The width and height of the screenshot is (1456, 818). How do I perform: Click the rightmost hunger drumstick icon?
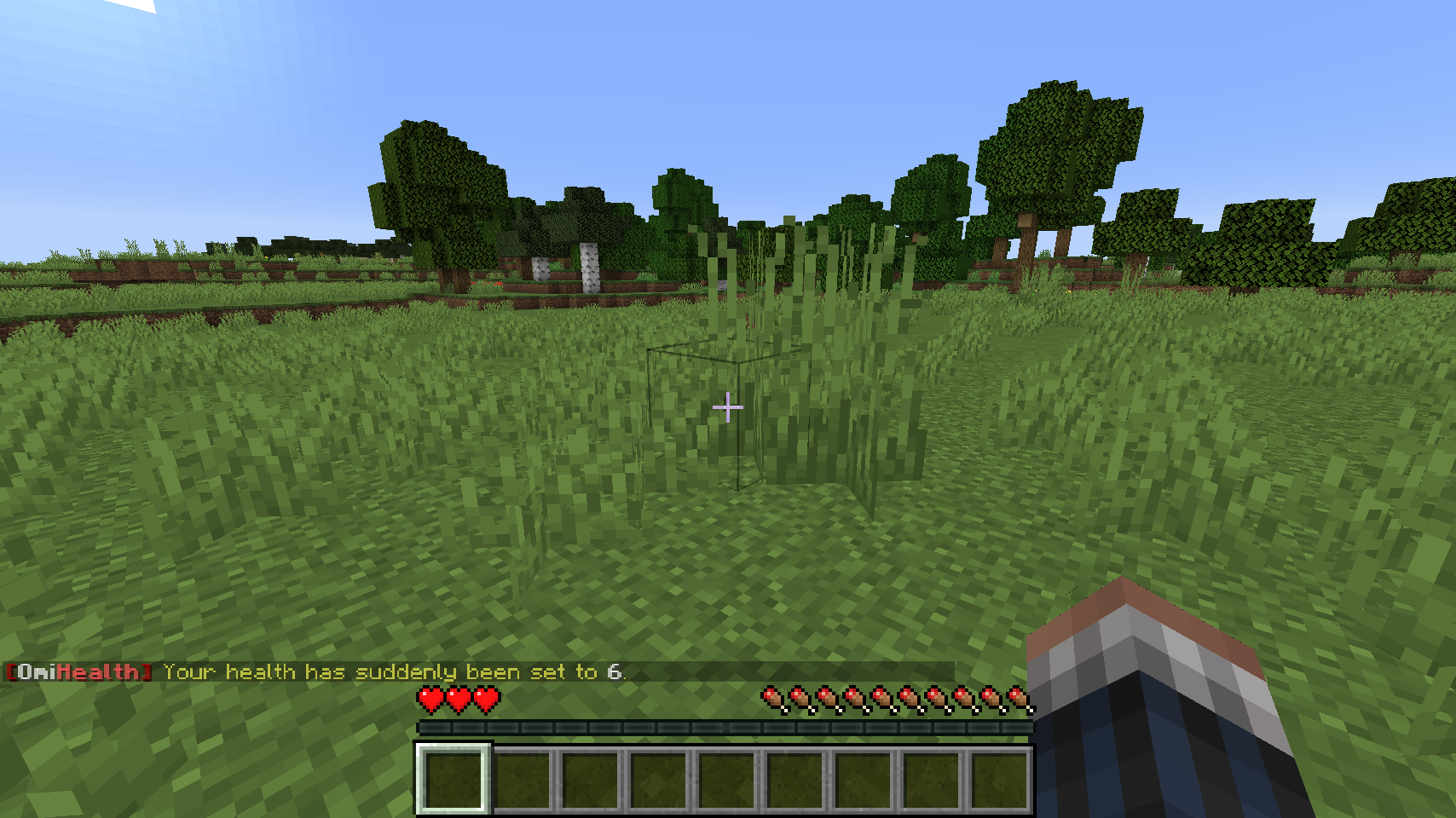(x=1019, y=699)
